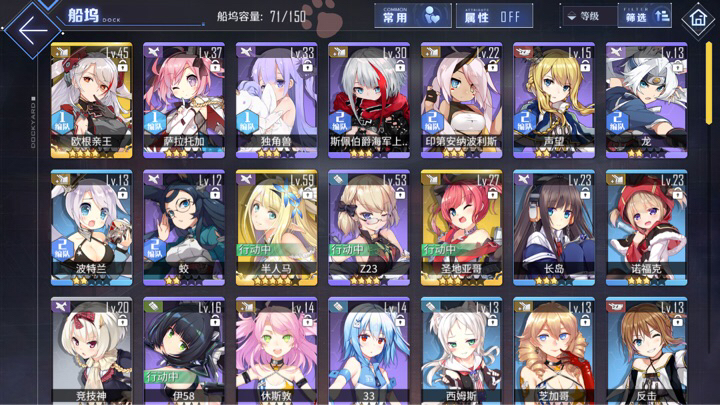Viewport: 720px width, 405px height.
Task: Select the 欧根亲王 ship card
Action: point(90,98)
